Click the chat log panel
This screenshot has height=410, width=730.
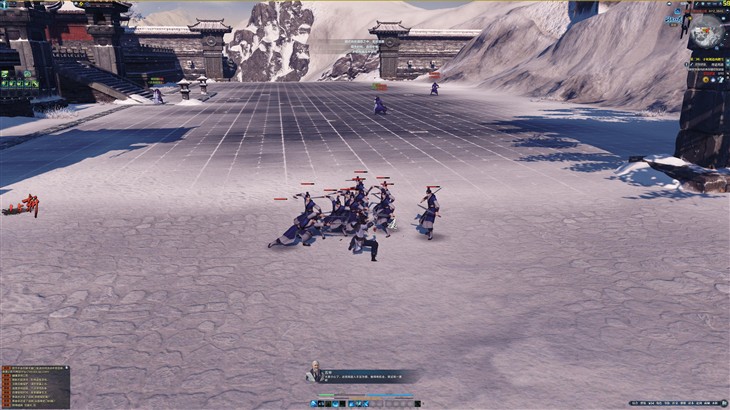pos(35,387)
